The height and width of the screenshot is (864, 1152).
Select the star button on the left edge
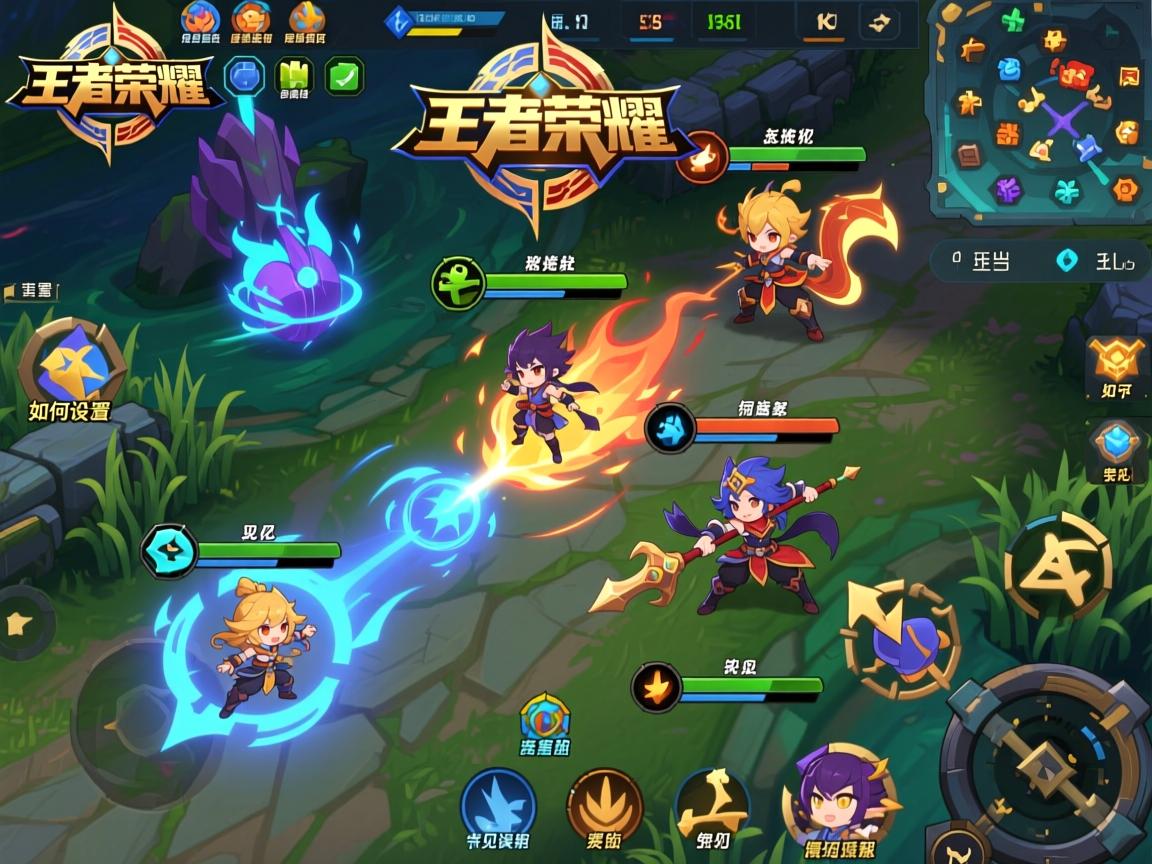(18, 623)
